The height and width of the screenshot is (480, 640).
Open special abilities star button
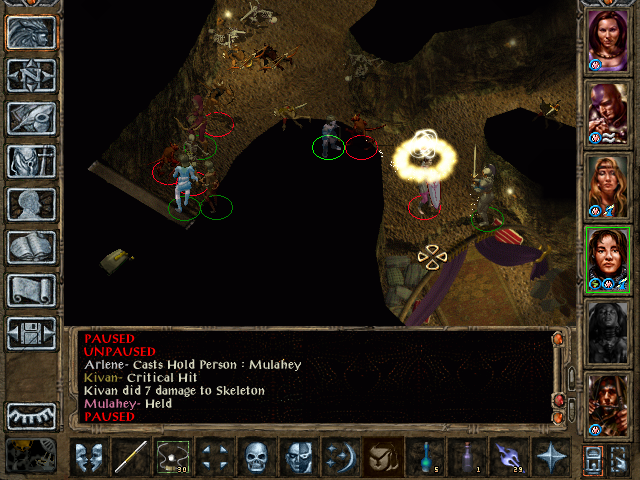[x=550, y=457]
